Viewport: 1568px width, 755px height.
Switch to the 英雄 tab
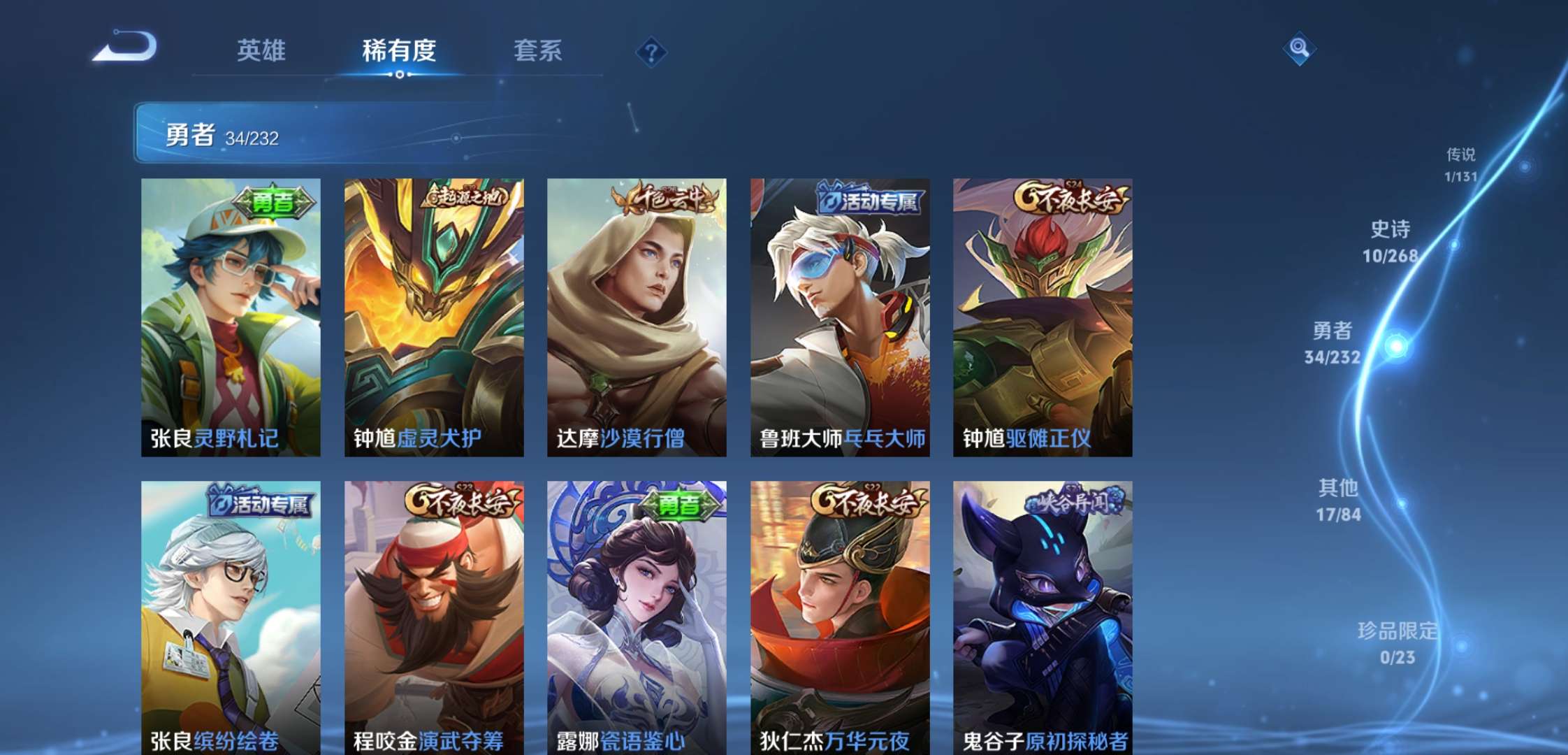click(x=263, y=51)
